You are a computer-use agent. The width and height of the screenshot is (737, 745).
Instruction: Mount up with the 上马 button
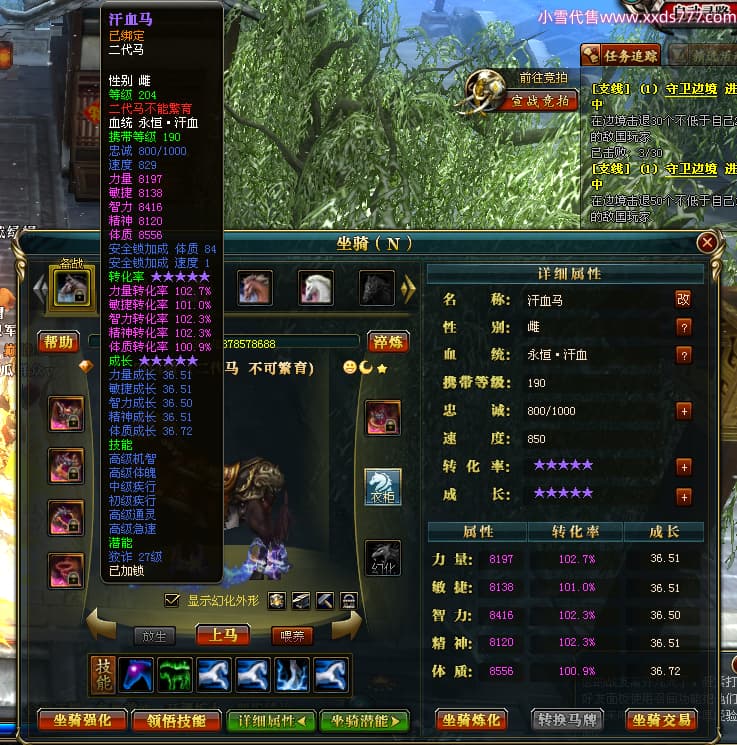pos(222,635)
